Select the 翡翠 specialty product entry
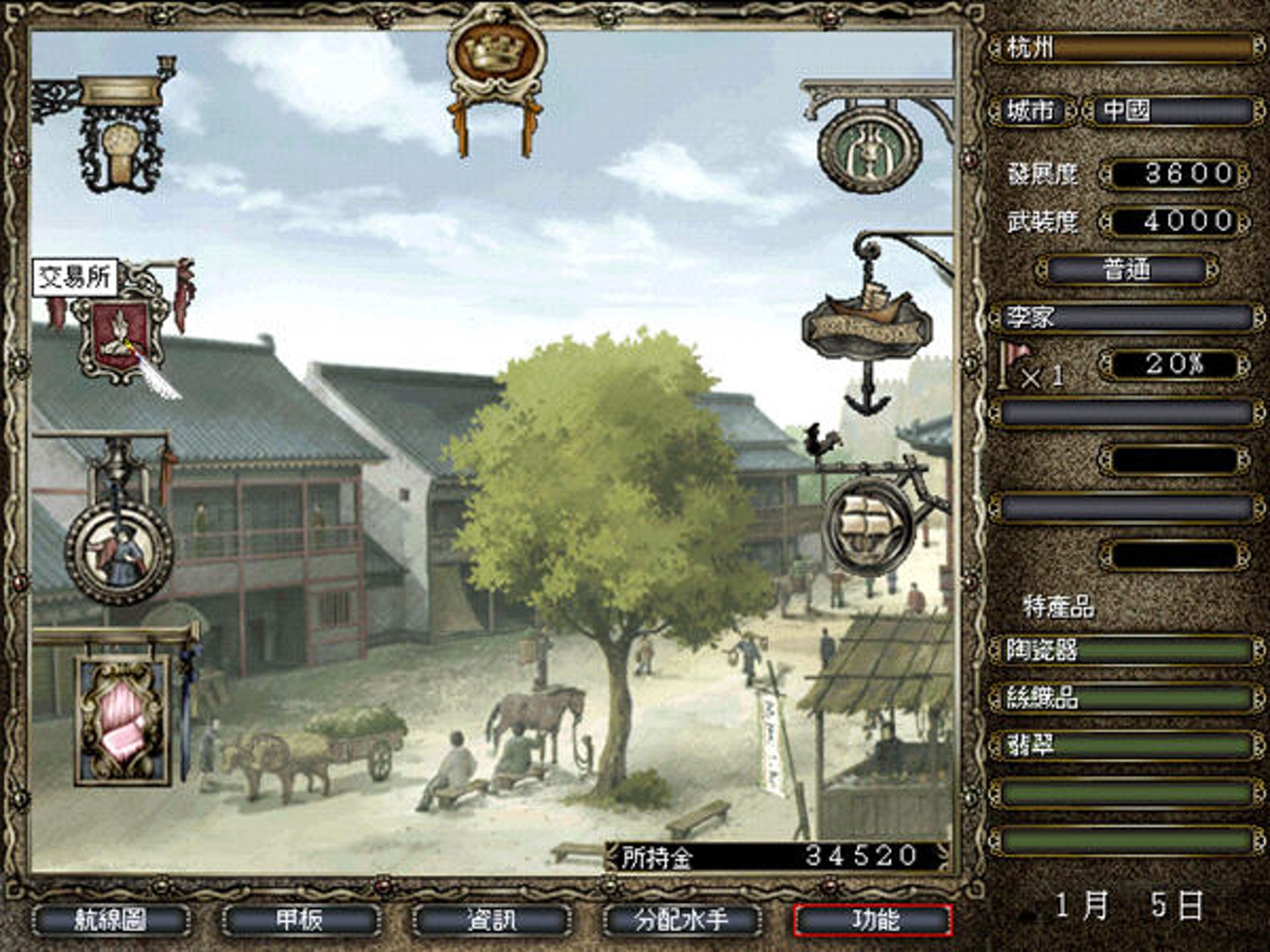1270x952 pixels. [1126, 746]
